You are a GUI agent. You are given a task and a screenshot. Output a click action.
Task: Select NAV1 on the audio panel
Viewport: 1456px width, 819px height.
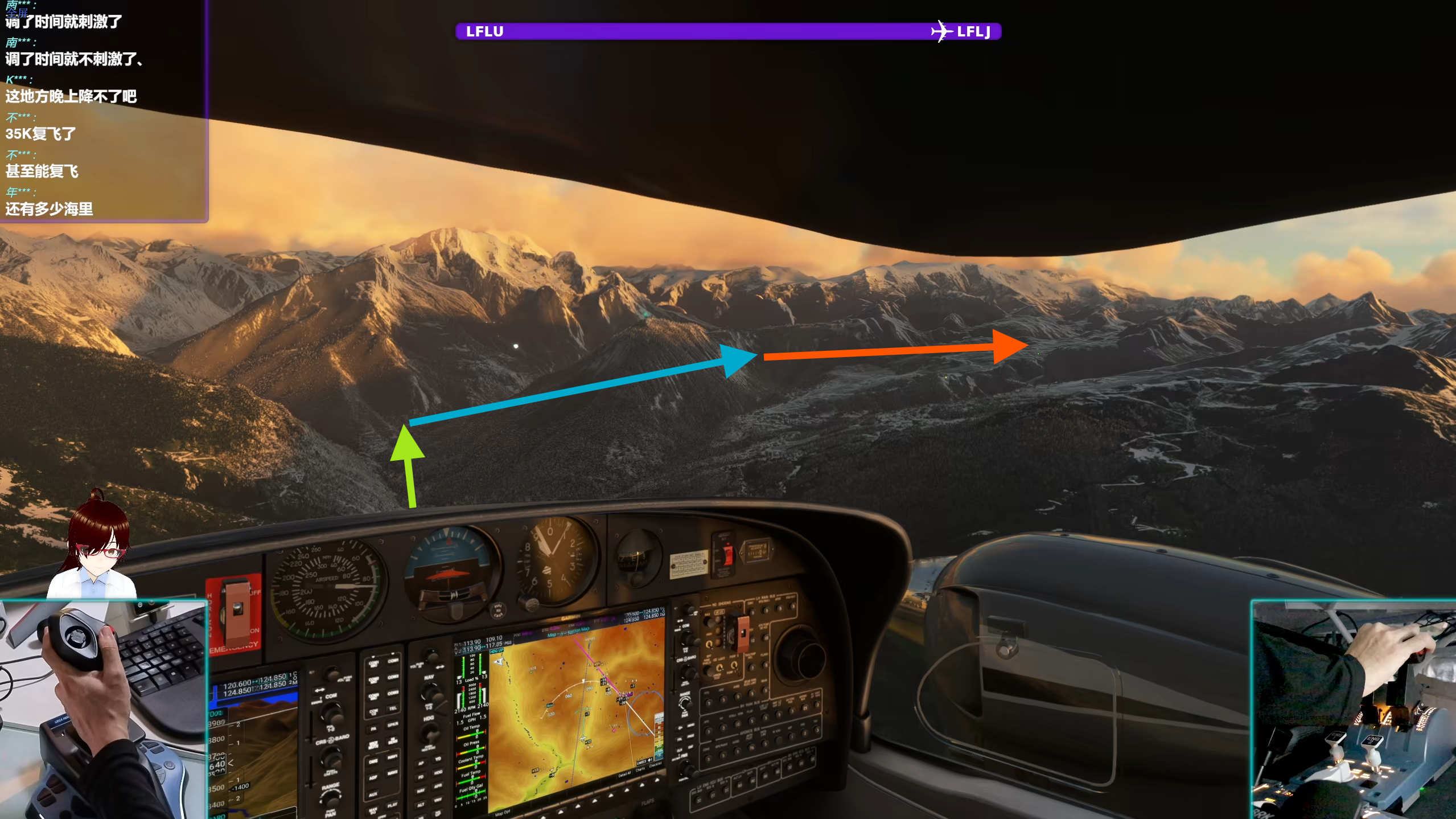(x=393, y=756)
